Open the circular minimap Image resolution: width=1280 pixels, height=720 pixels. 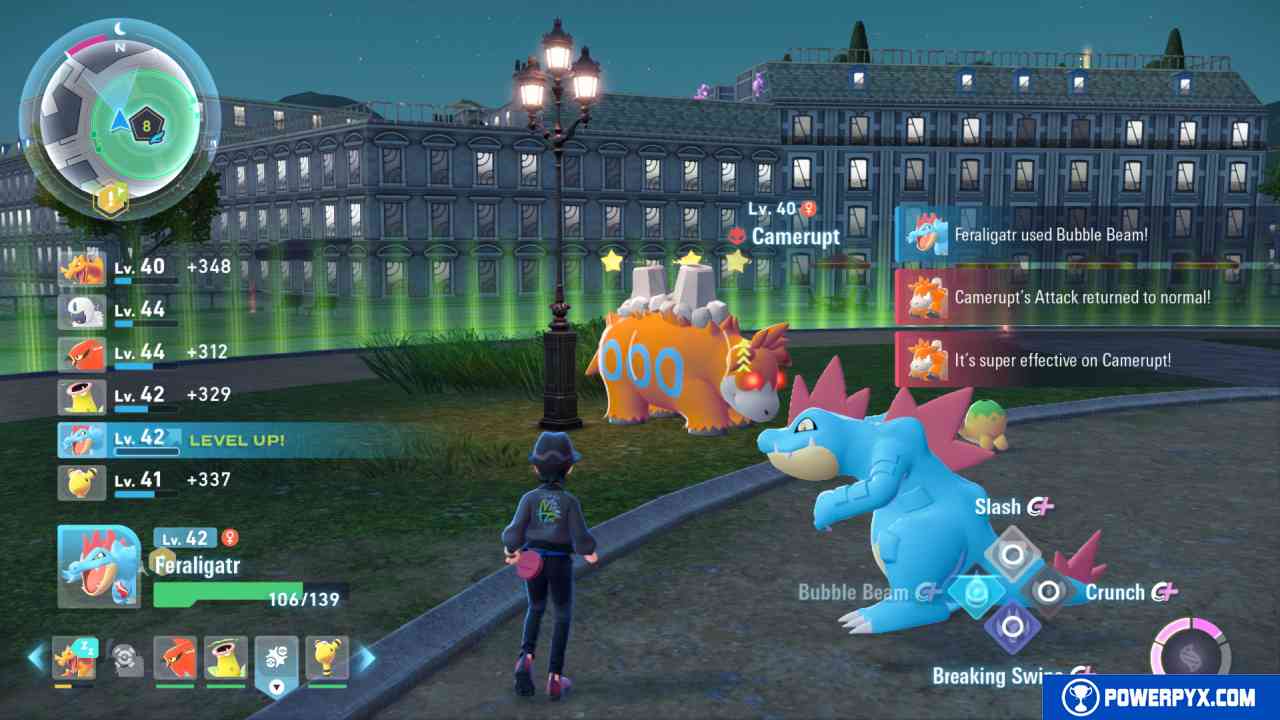pyautogui.click(x=118, y=120)
